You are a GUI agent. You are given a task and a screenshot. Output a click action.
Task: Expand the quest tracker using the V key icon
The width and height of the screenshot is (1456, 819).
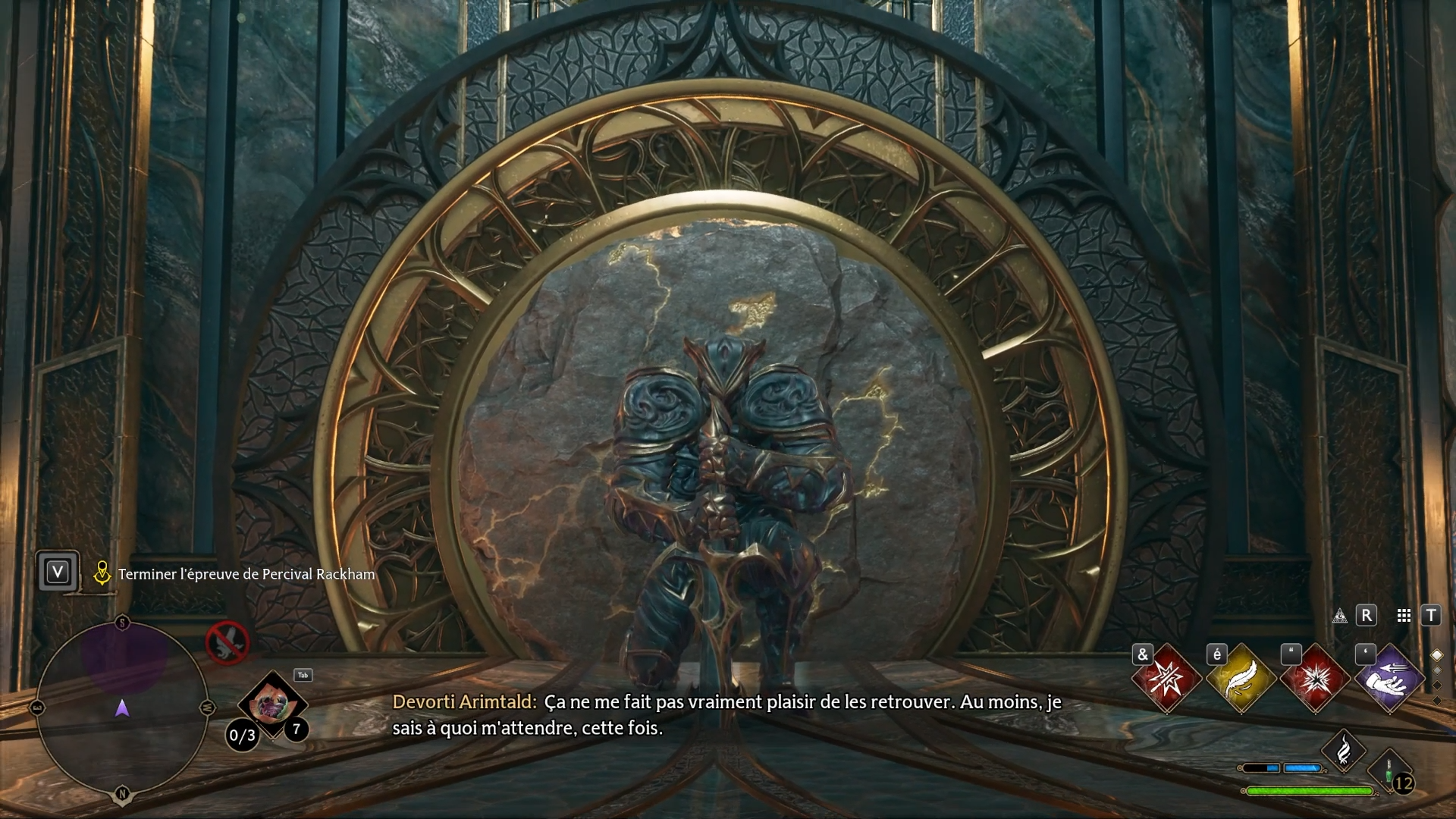click(58, 573)
